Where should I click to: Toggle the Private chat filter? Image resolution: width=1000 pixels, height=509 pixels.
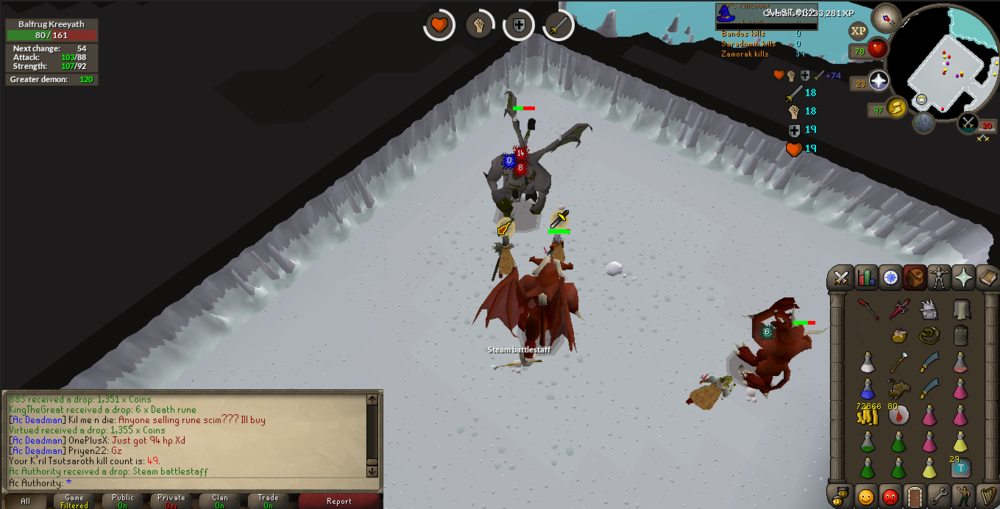(x=171, y=501)
